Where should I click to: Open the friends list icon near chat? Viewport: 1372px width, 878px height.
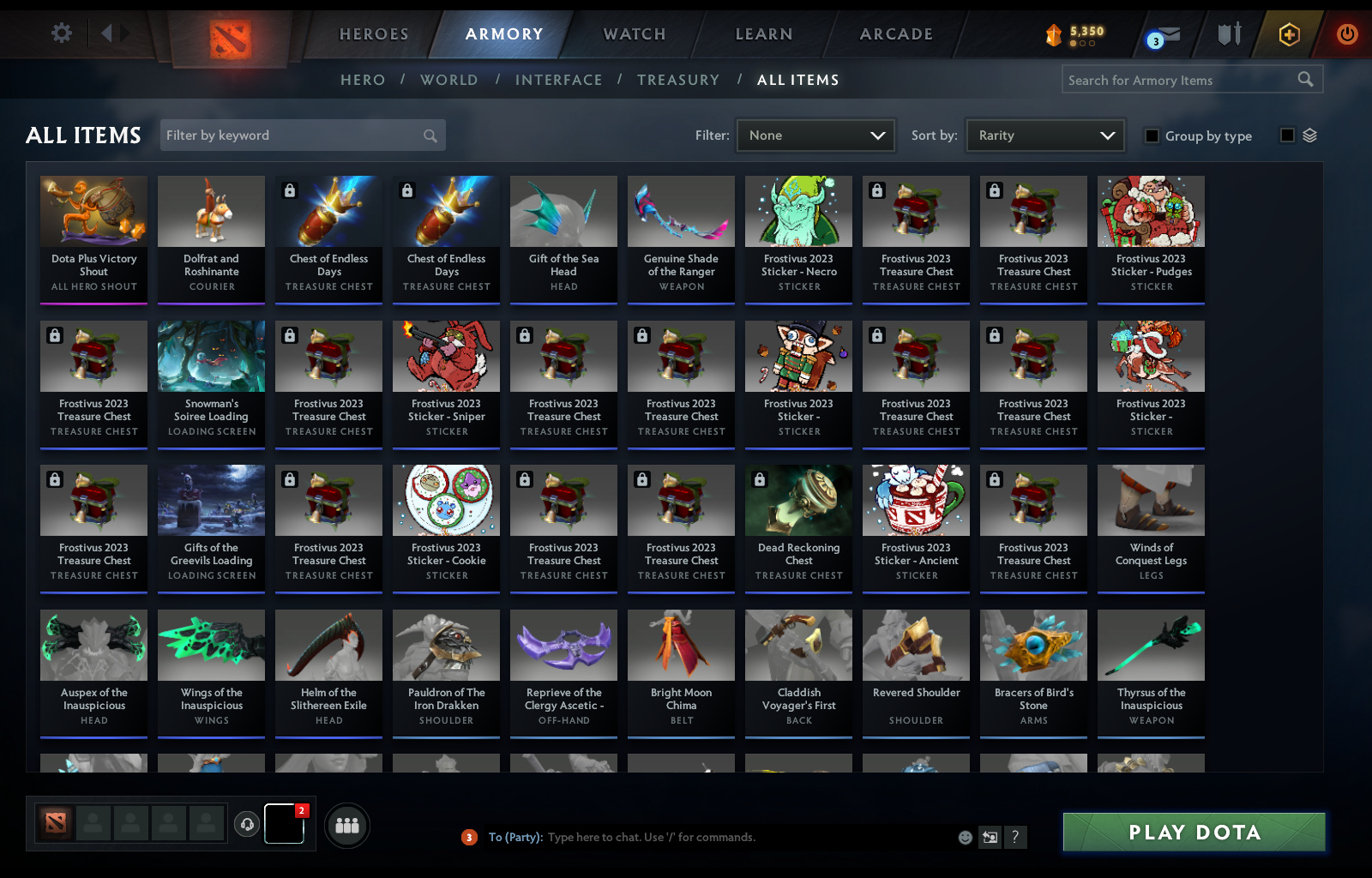[346, 825]
